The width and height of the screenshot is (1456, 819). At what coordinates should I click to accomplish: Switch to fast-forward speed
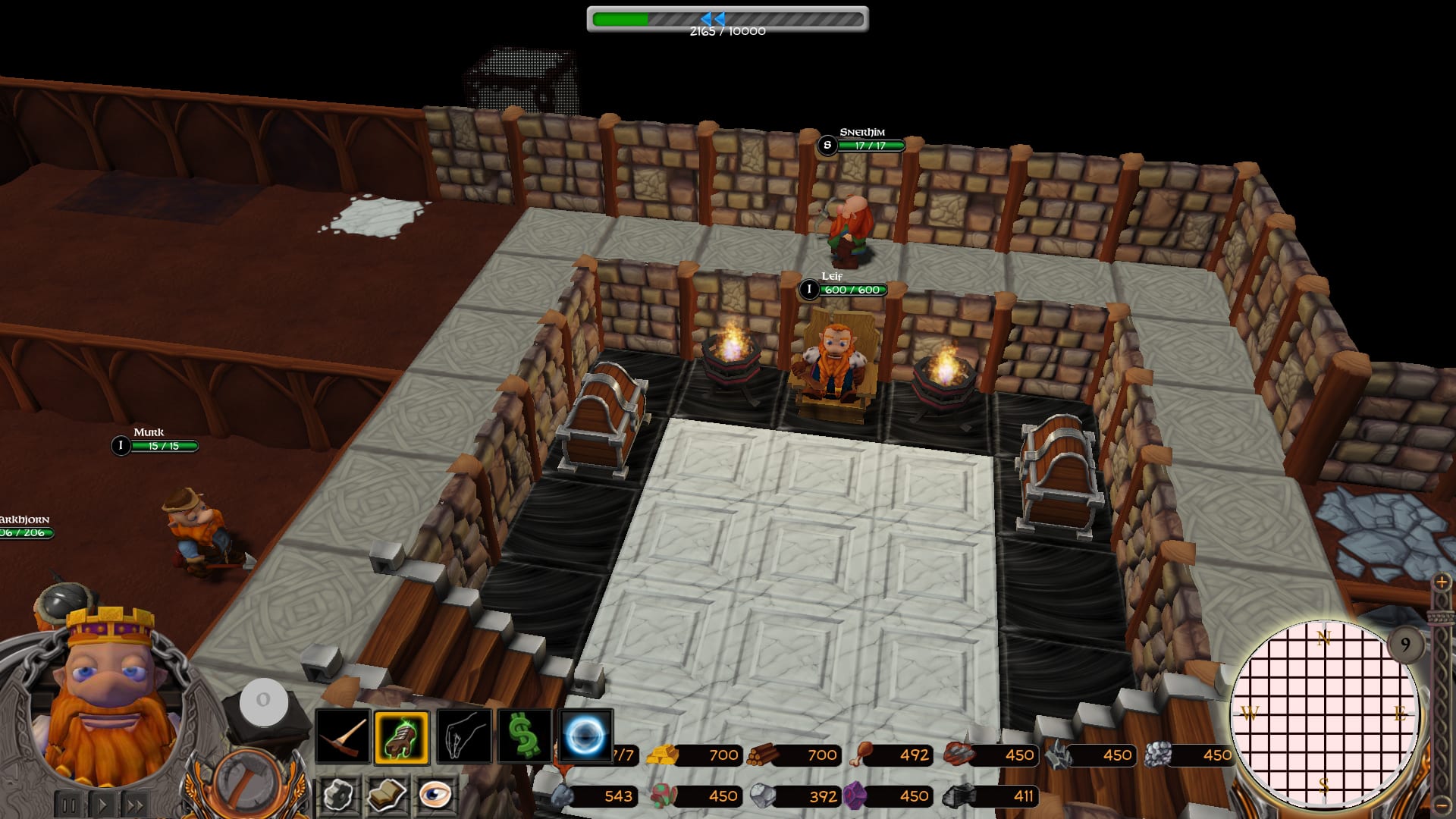click(x=136, y=805)
